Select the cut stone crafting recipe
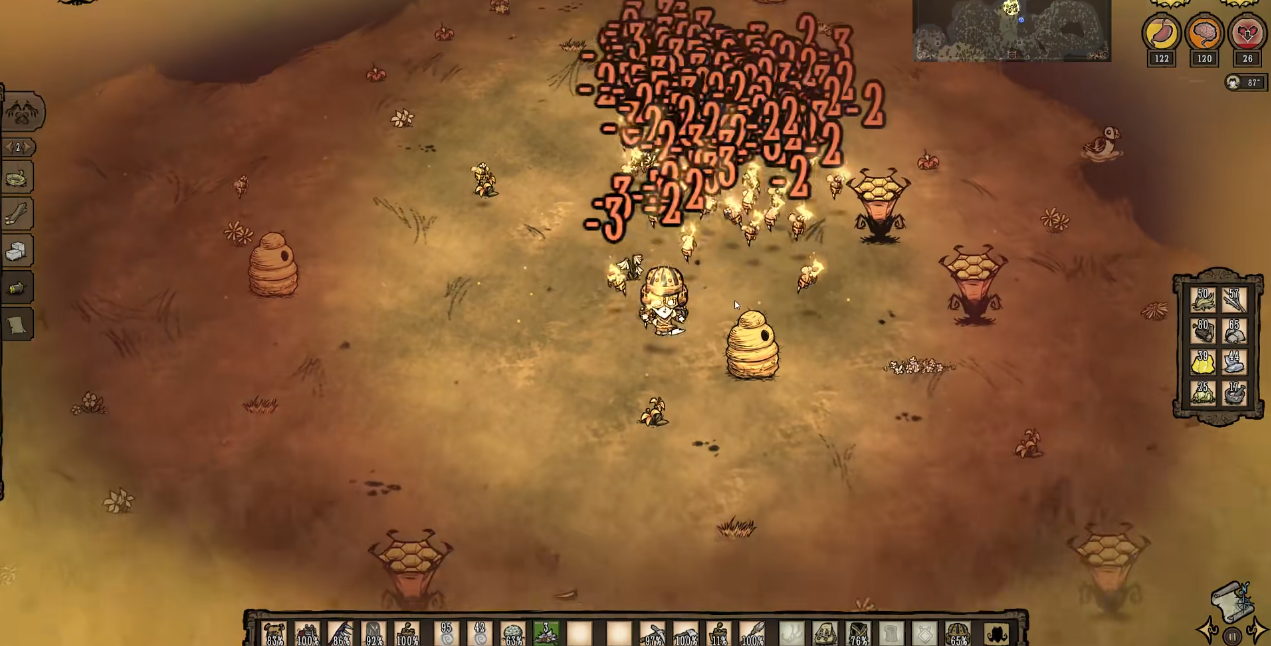The image size is (1271, 646). [18, 252]
